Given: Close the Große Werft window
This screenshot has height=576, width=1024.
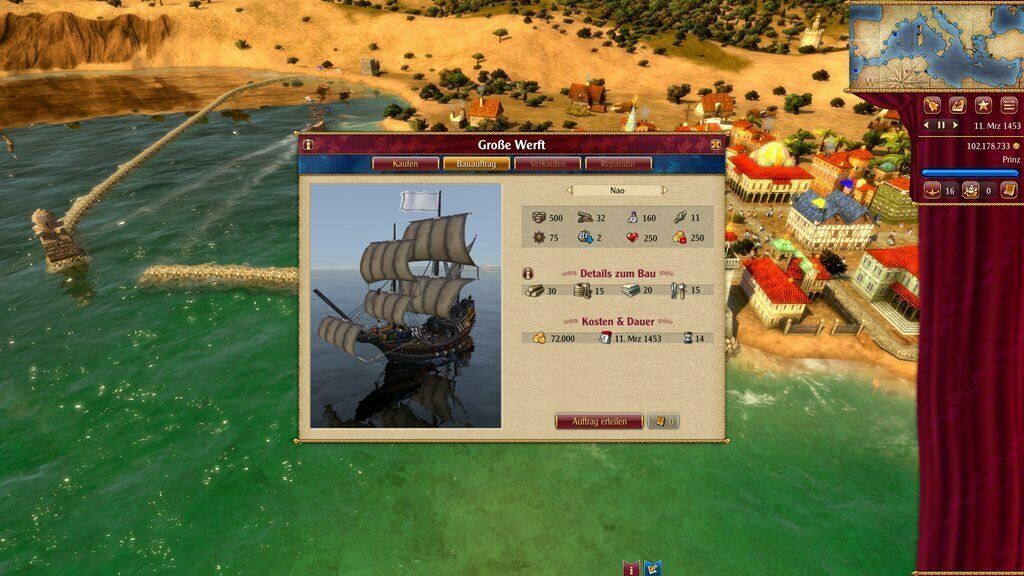Looking at the screenshot, I should [716, 145].
